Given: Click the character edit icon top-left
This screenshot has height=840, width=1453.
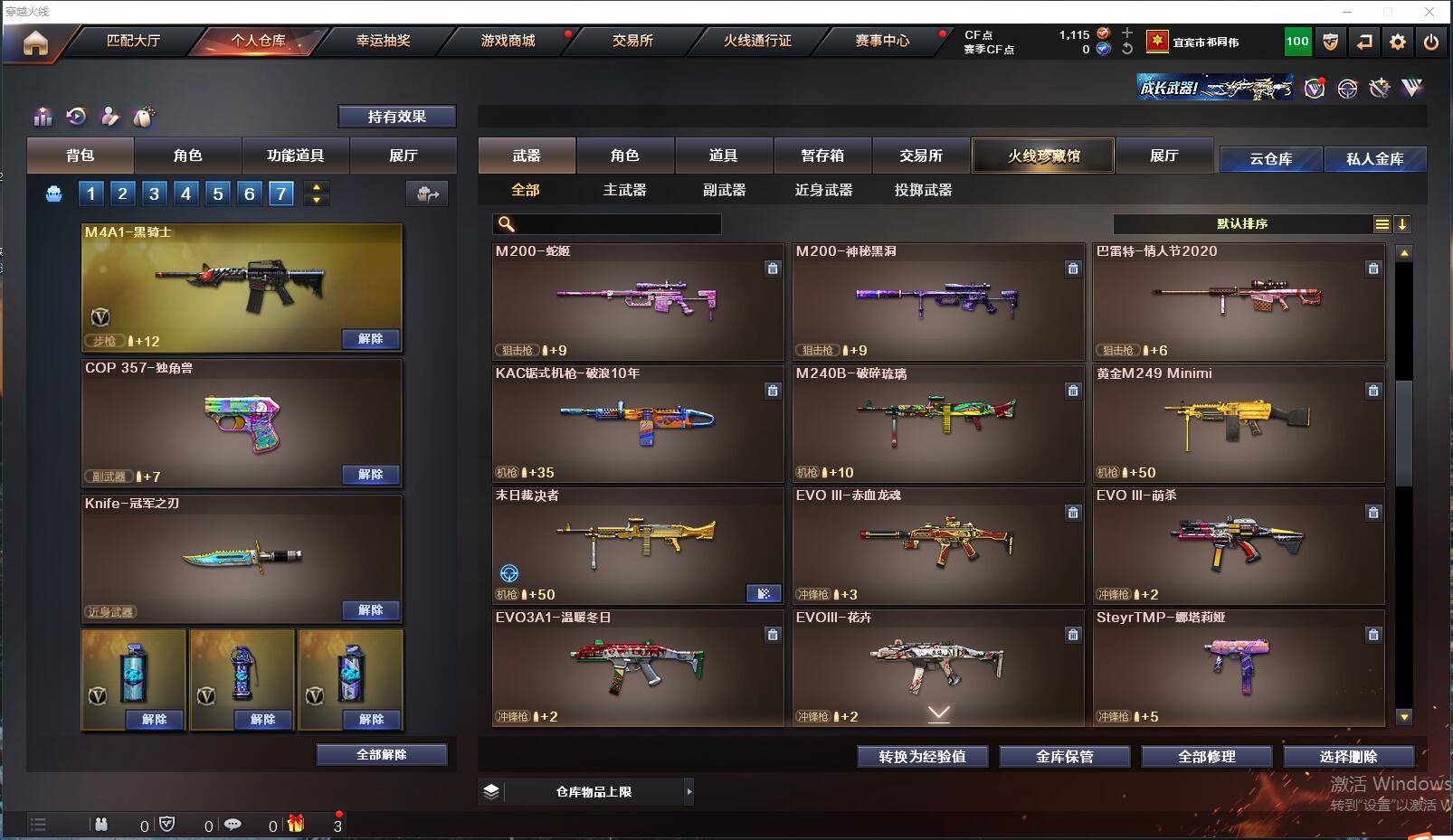Looking at the screenshot, I should (x=109, y=117).
